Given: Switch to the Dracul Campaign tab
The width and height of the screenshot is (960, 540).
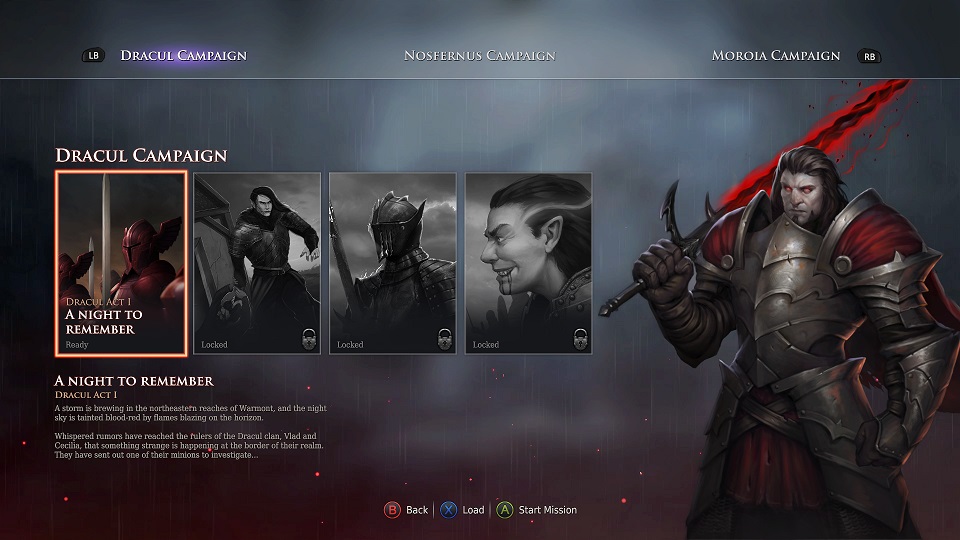Looking at the screenshot, I should point(183,55).
